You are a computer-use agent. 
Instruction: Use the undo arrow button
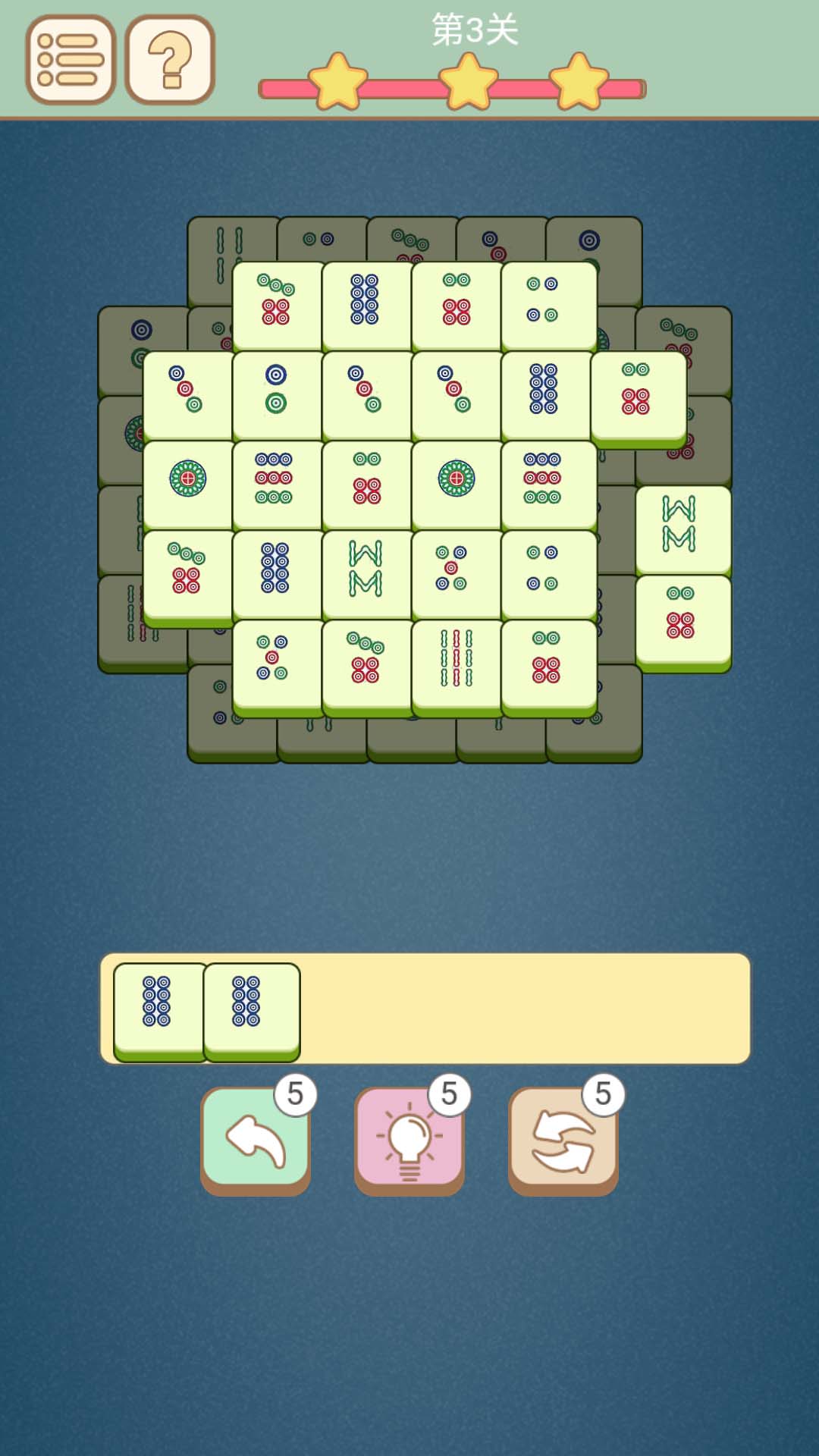pos(256,1139)
